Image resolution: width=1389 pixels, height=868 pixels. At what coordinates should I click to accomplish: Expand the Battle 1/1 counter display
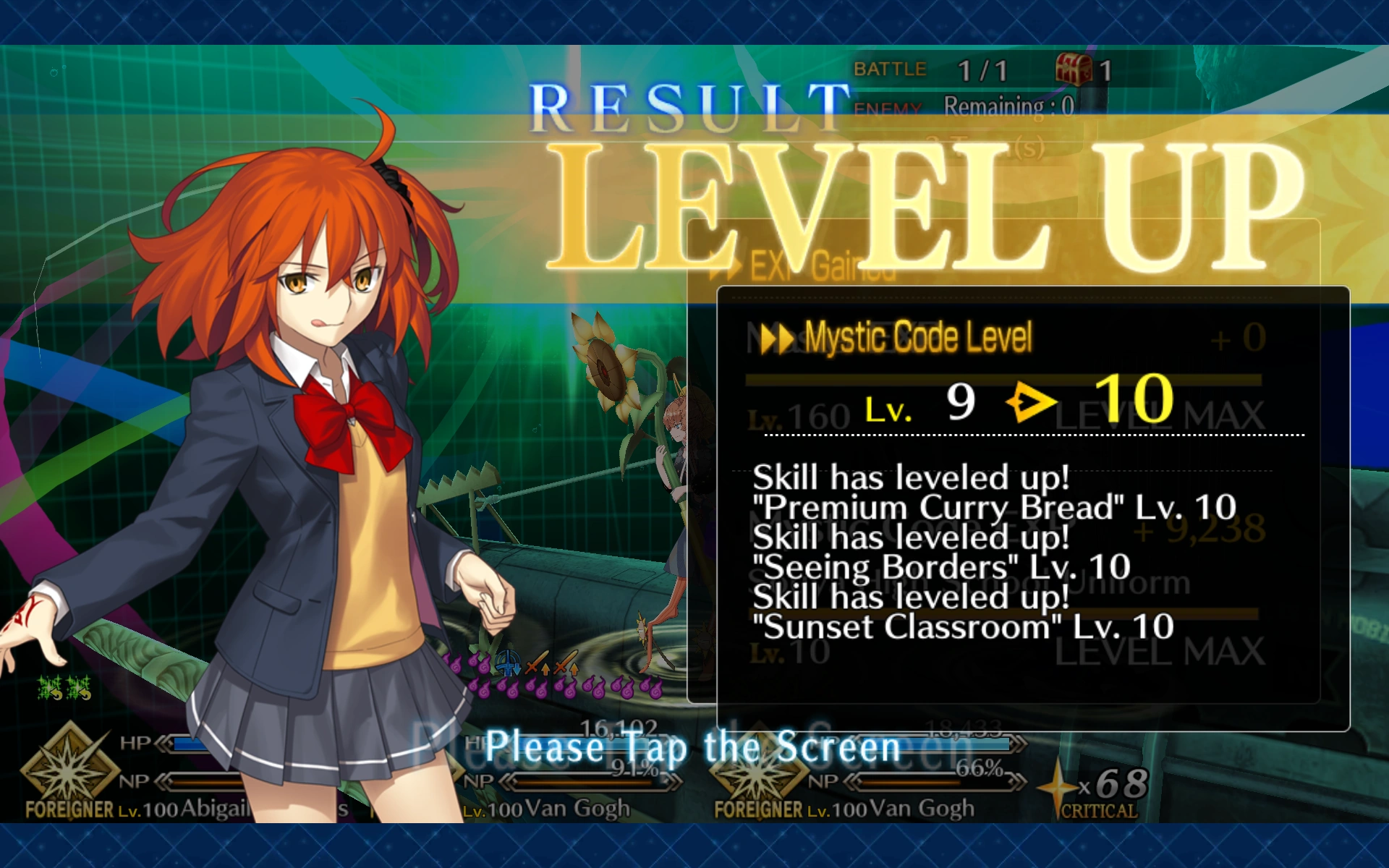tap(933, 69)
